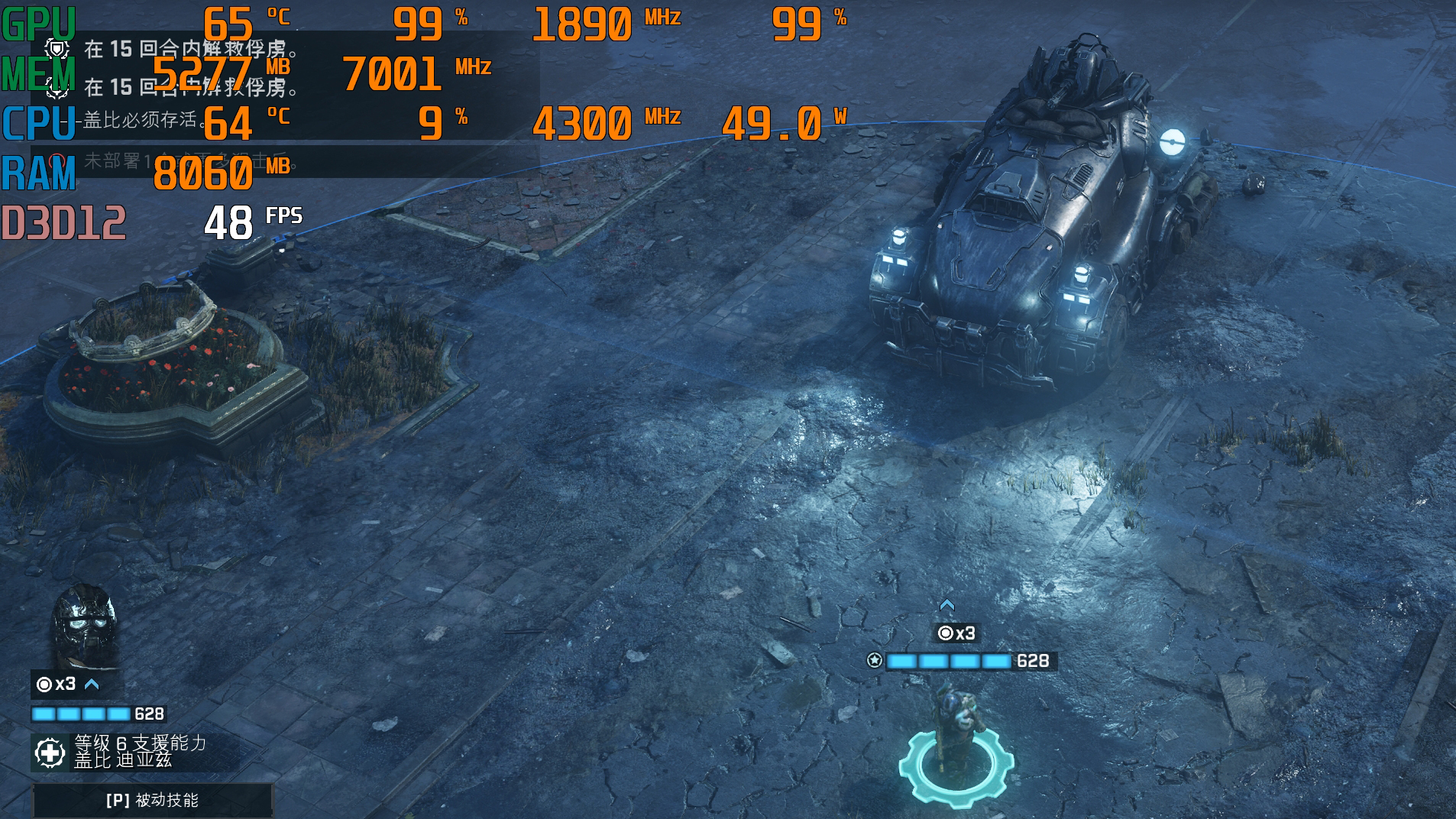
Task: Click the 盖比必须存活 objective entry
Action: point(141,120)
